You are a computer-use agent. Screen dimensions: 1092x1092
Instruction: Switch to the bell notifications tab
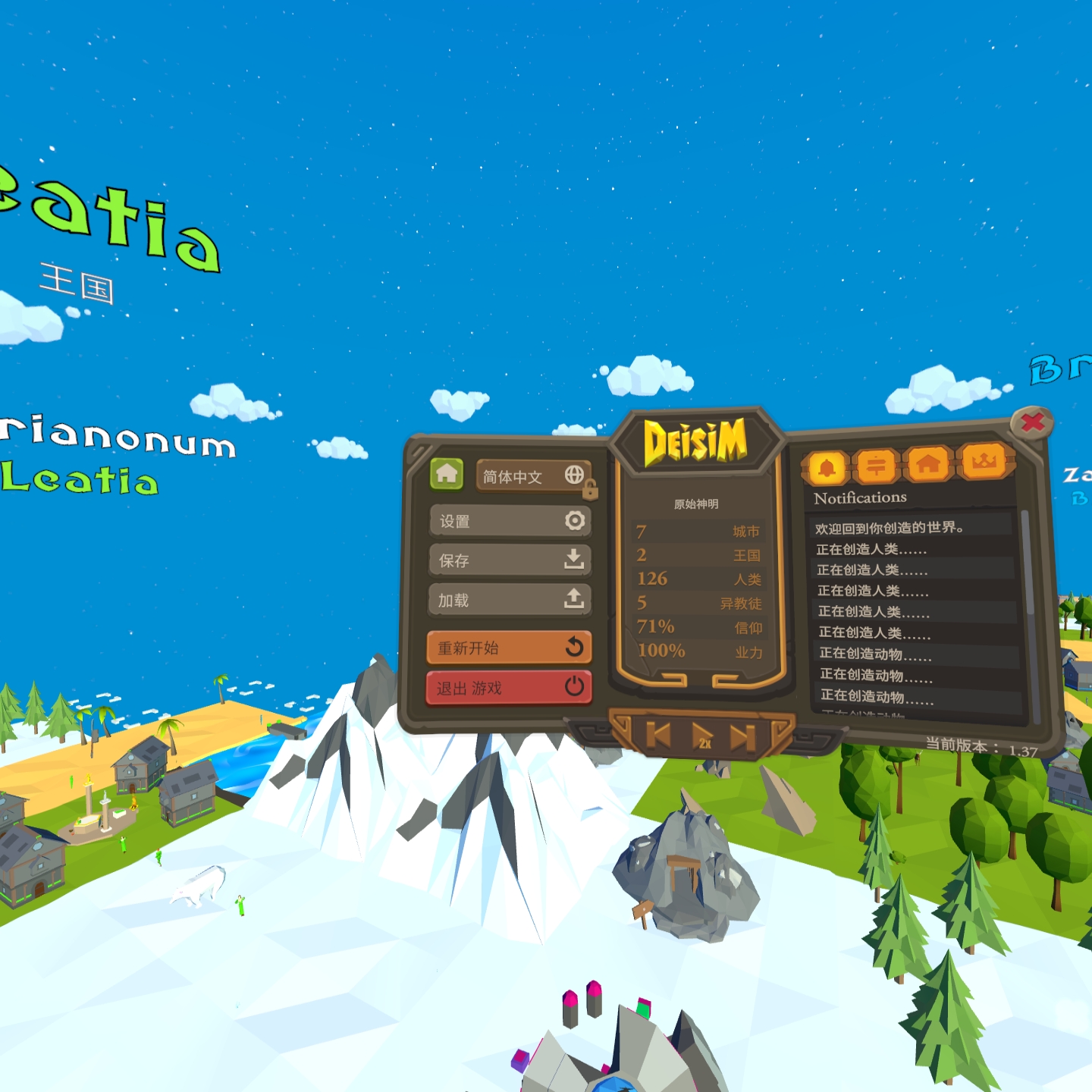coord(827,467)
